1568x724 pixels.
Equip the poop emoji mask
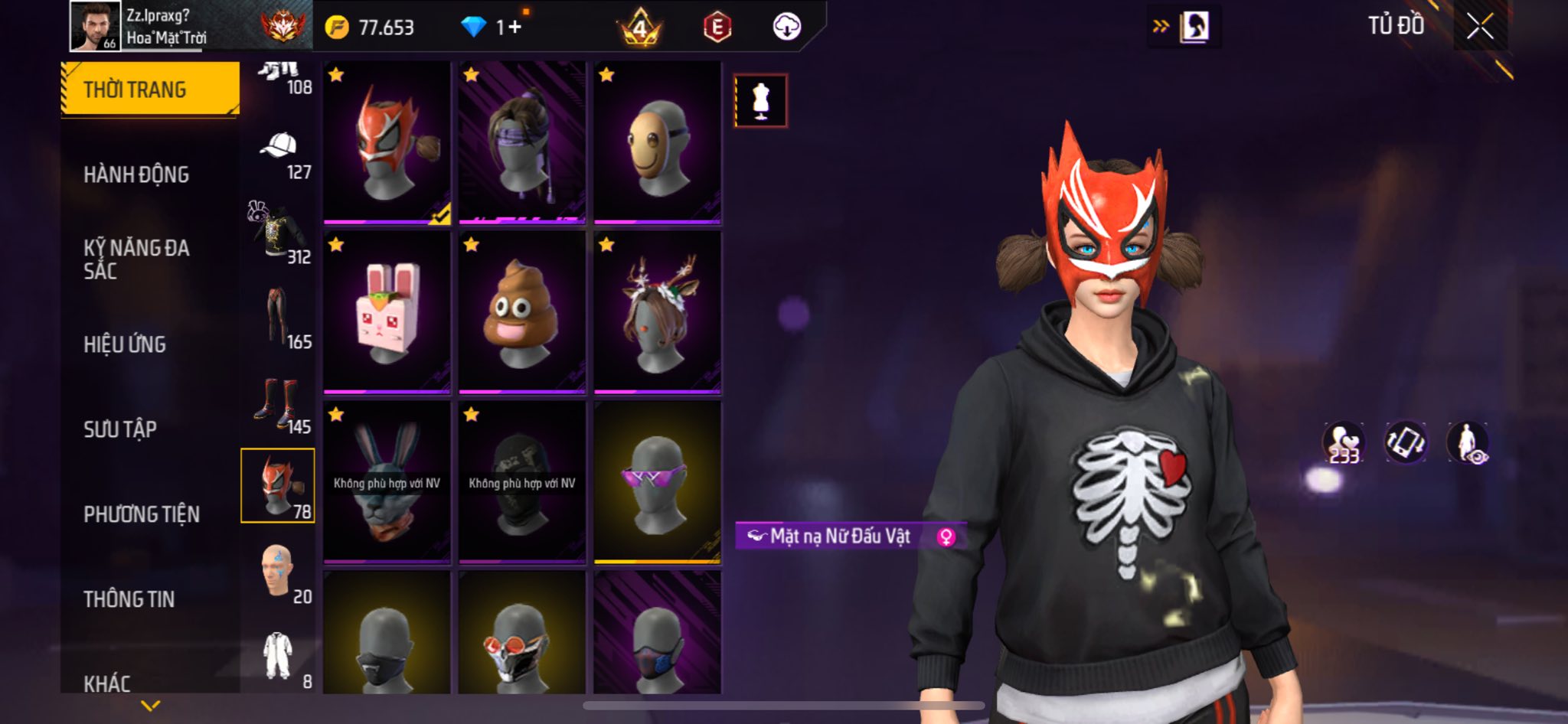coord(522,312)
